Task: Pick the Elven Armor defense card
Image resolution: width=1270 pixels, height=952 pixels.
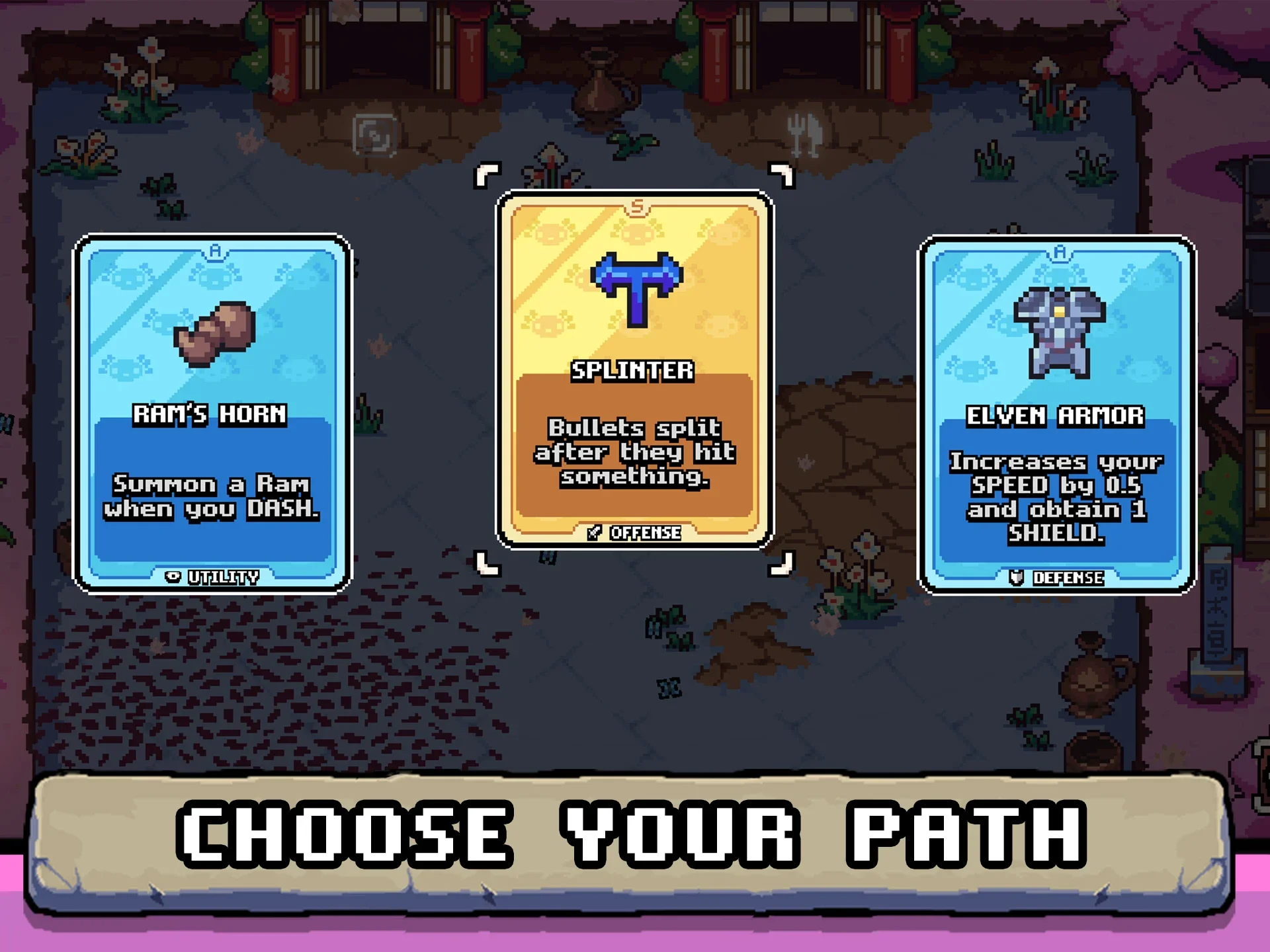Action: coord(1056,415)
